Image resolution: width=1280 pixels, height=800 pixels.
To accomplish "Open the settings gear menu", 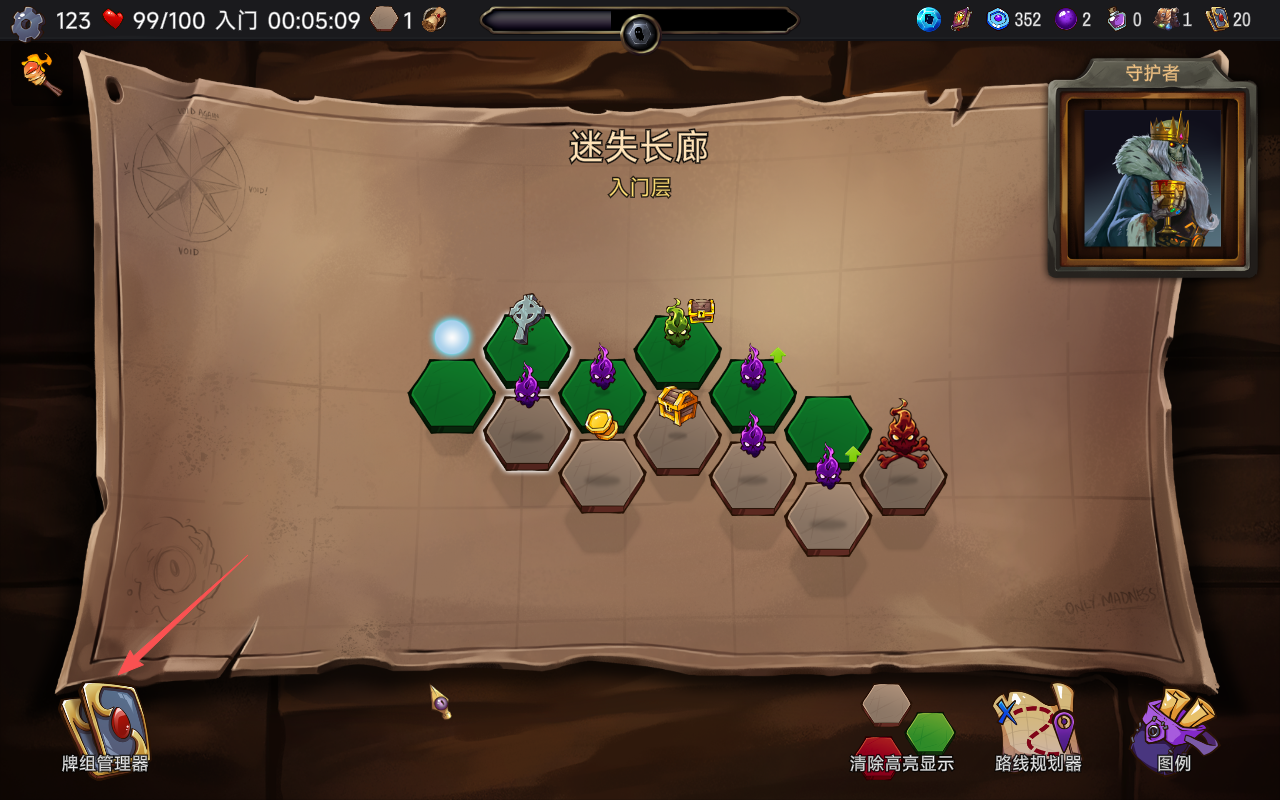I will [27, 22].
